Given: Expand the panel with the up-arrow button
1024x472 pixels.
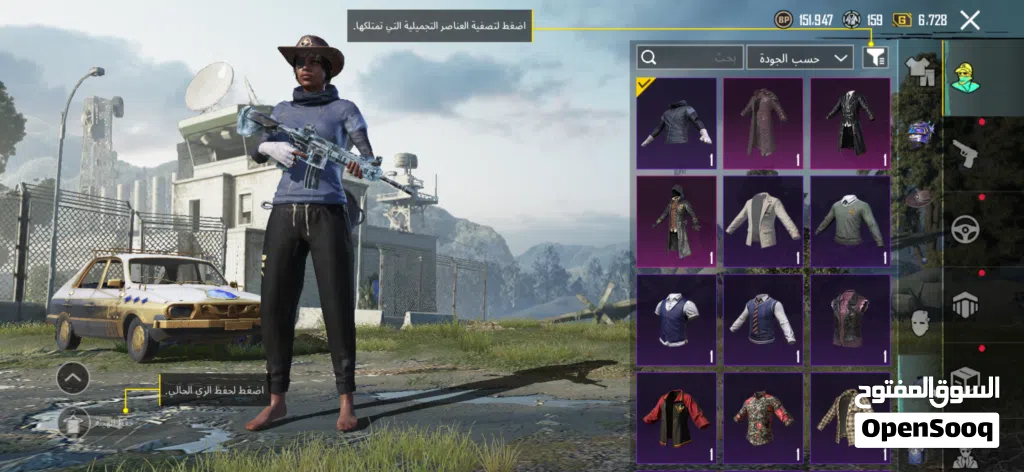Looking at the screenshot, I should tap(73, 378).
